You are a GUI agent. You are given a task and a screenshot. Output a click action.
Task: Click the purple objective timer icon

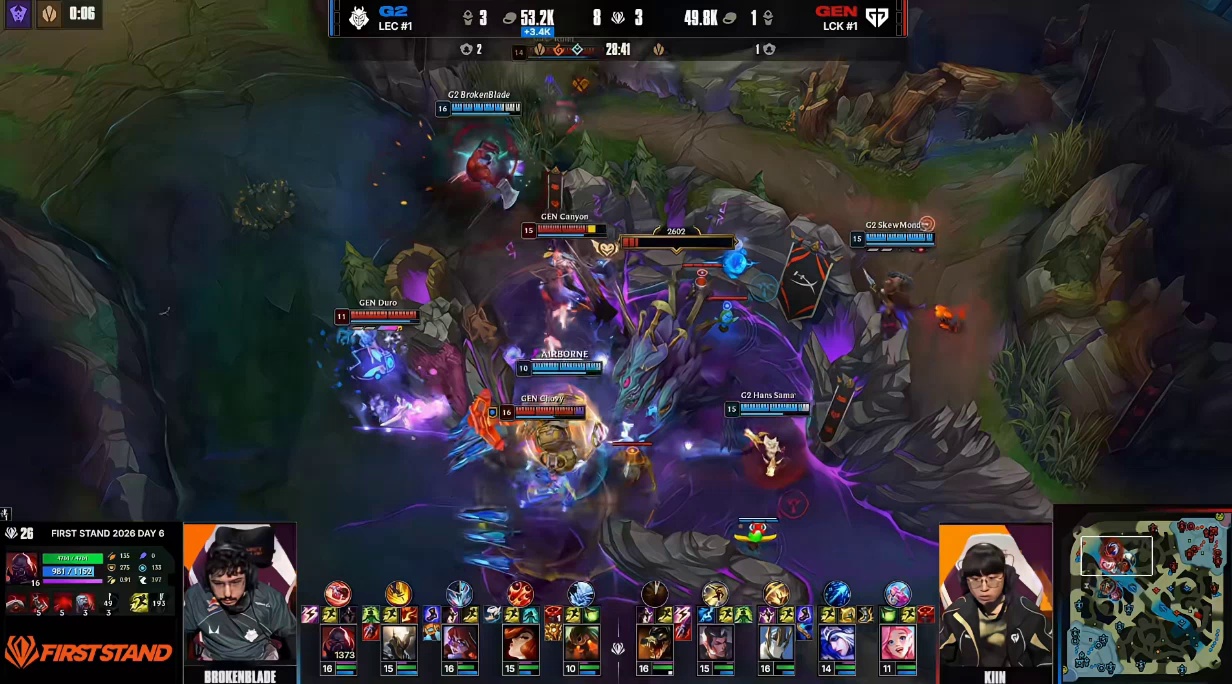pos(18,14)
